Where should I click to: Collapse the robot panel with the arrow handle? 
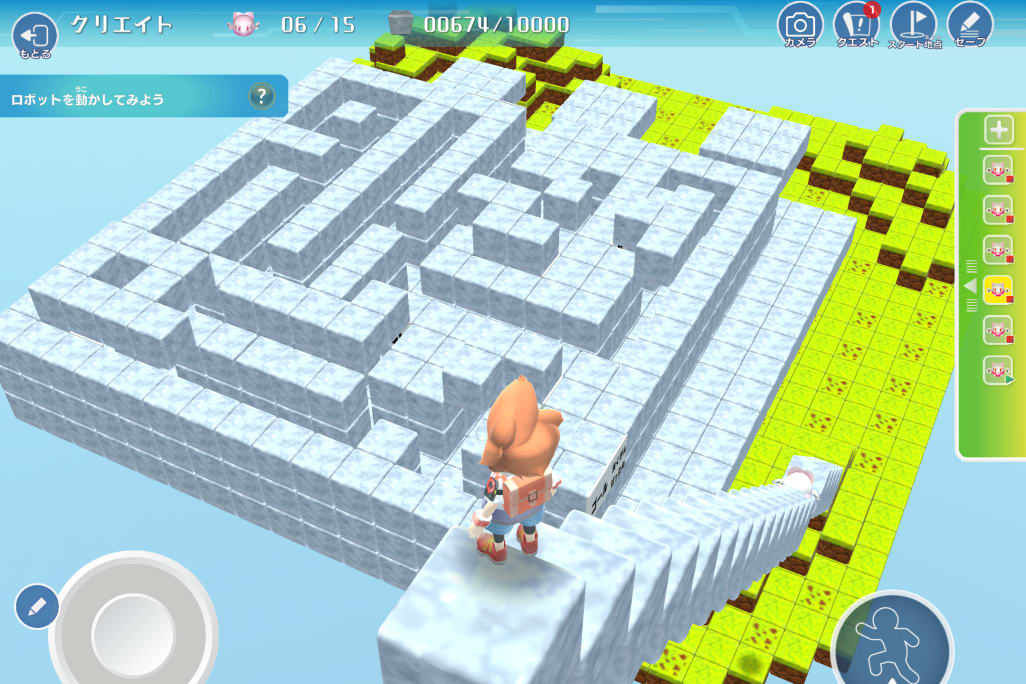click(967, 286)
